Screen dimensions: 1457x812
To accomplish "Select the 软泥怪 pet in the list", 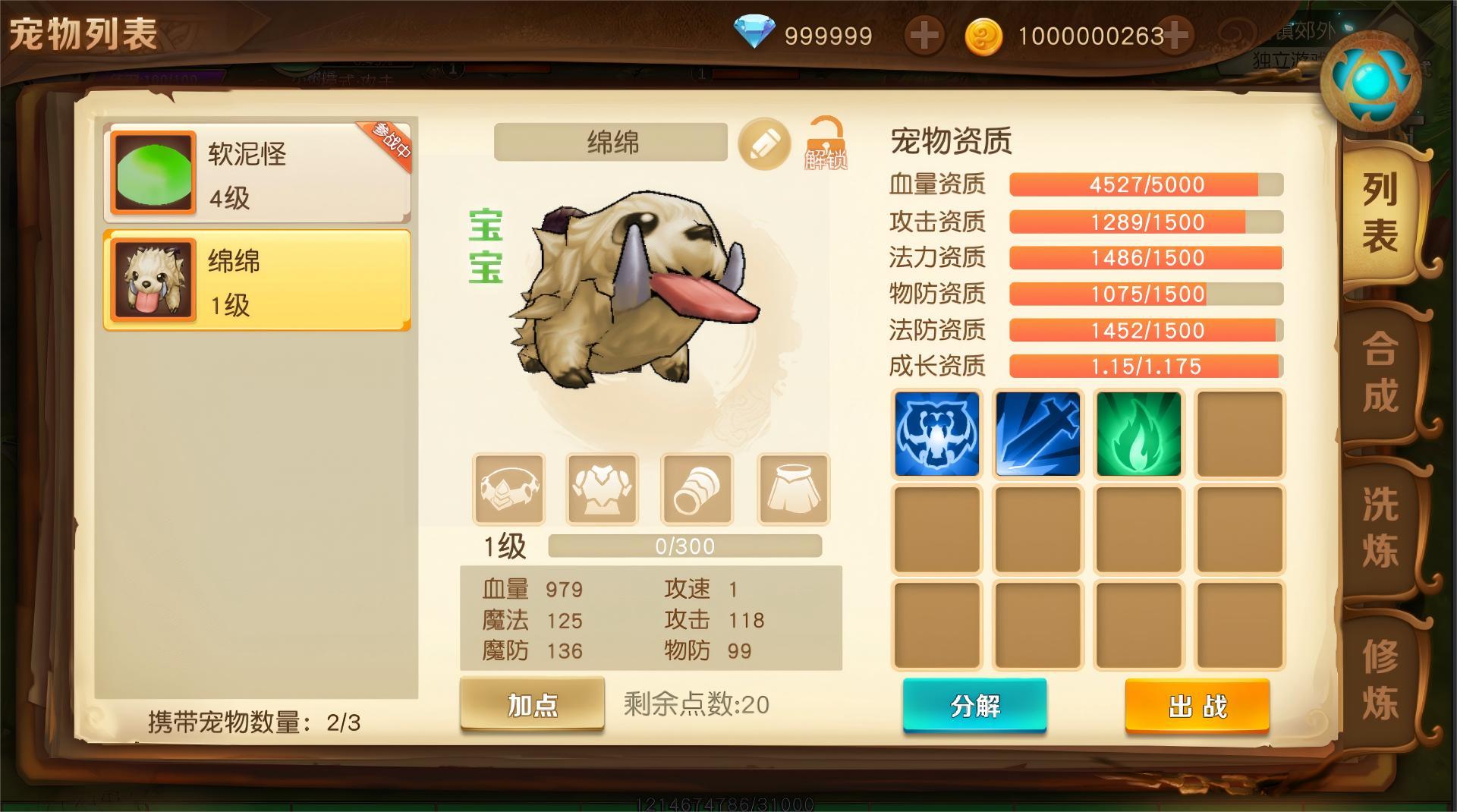I will [256, 173].
